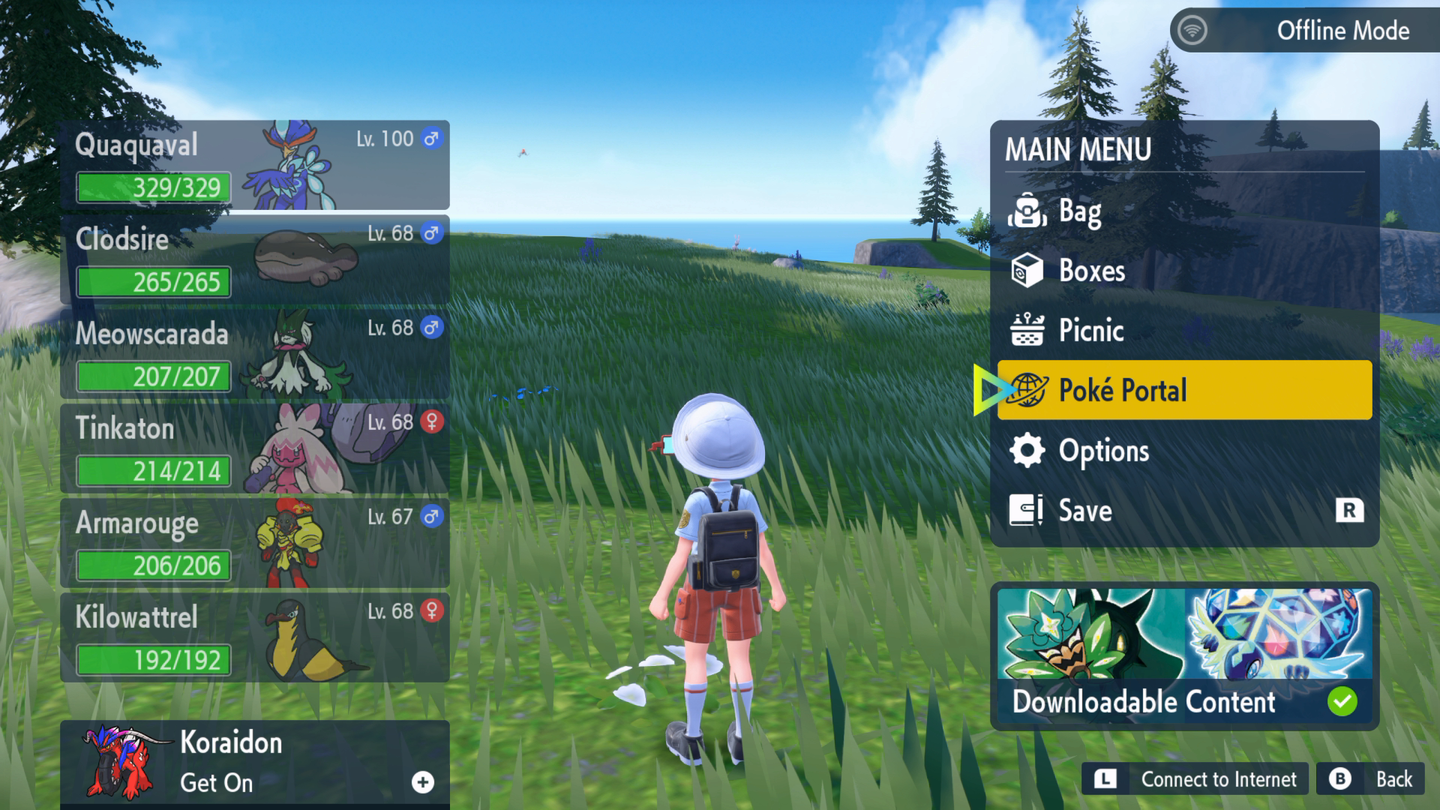This screenshot has height=810, width=1440.
Task: Pick Tinkaton in the party list
Action: pyautogui.click(x=255, y=449)
